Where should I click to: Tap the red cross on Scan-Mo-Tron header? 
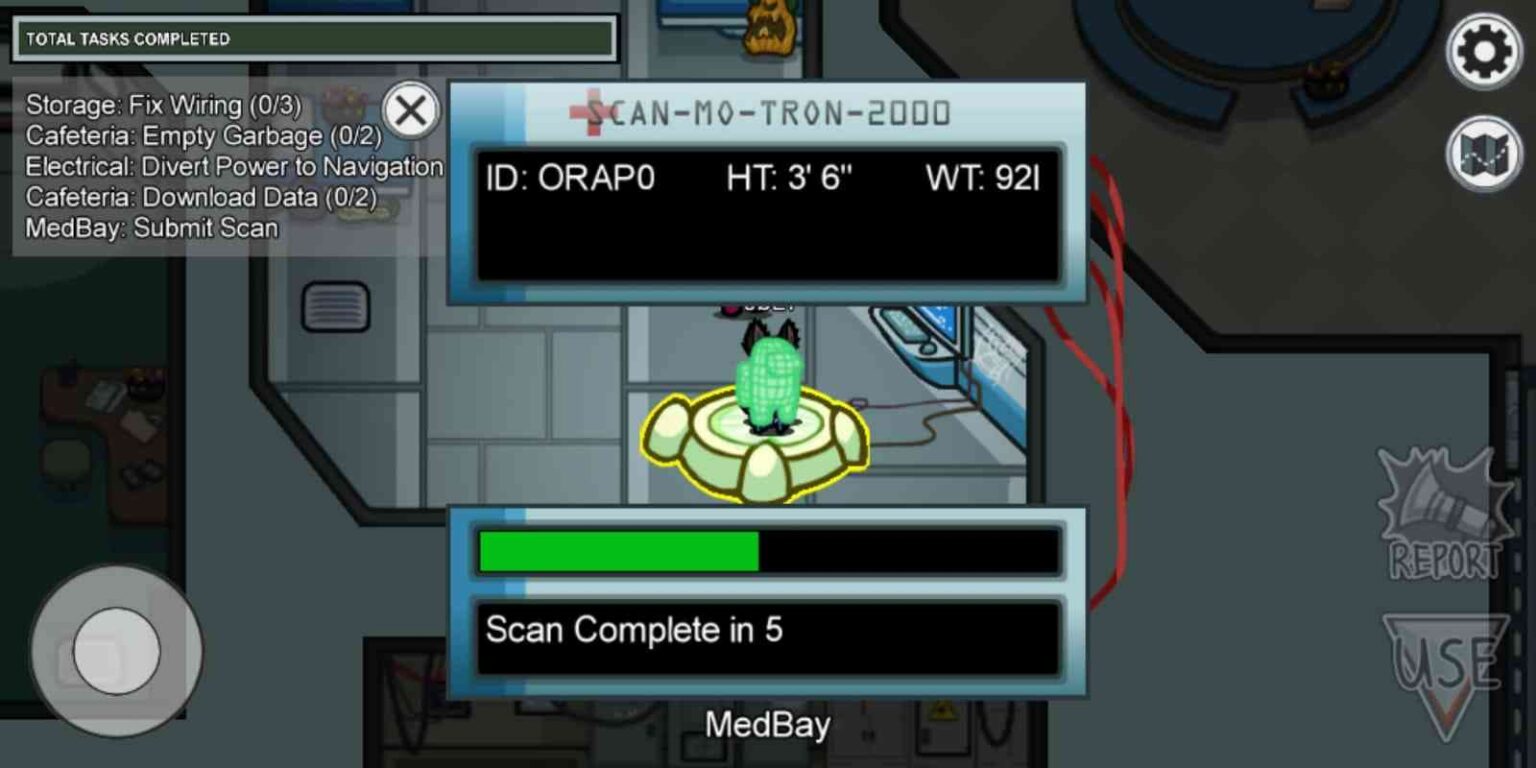point(594,113)
